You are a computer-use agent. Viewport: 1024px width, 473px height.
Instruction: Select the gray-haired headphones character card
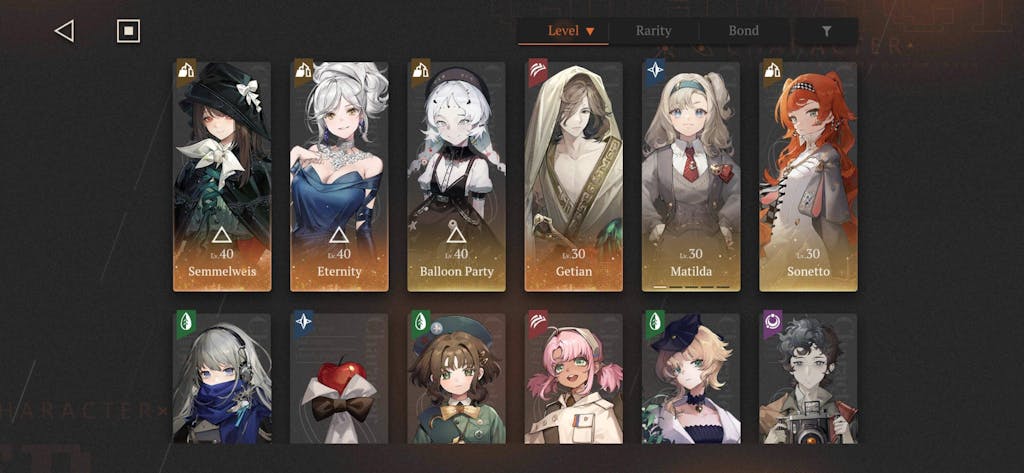[222, 378]
